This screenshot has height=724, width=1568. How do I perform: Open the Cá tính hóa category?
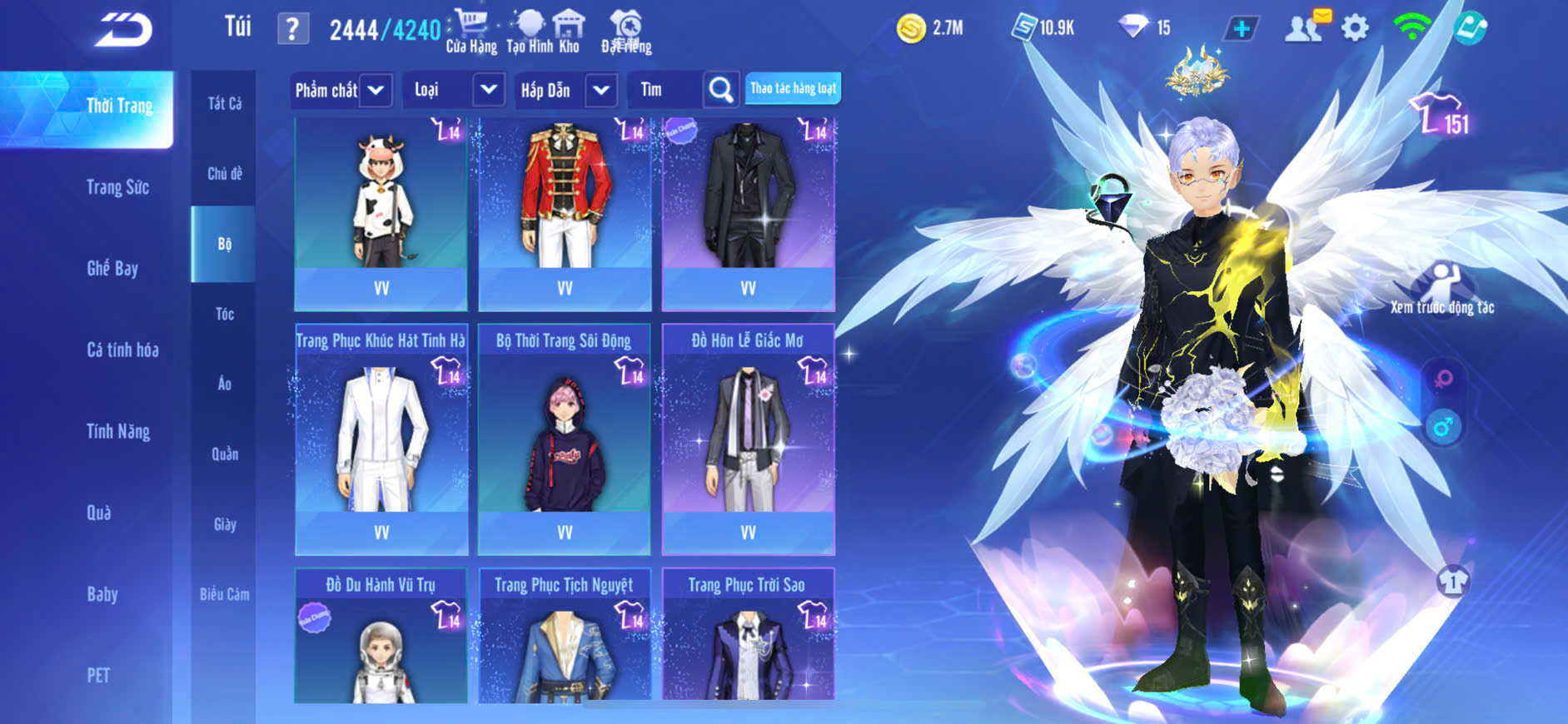click(122, 350)
